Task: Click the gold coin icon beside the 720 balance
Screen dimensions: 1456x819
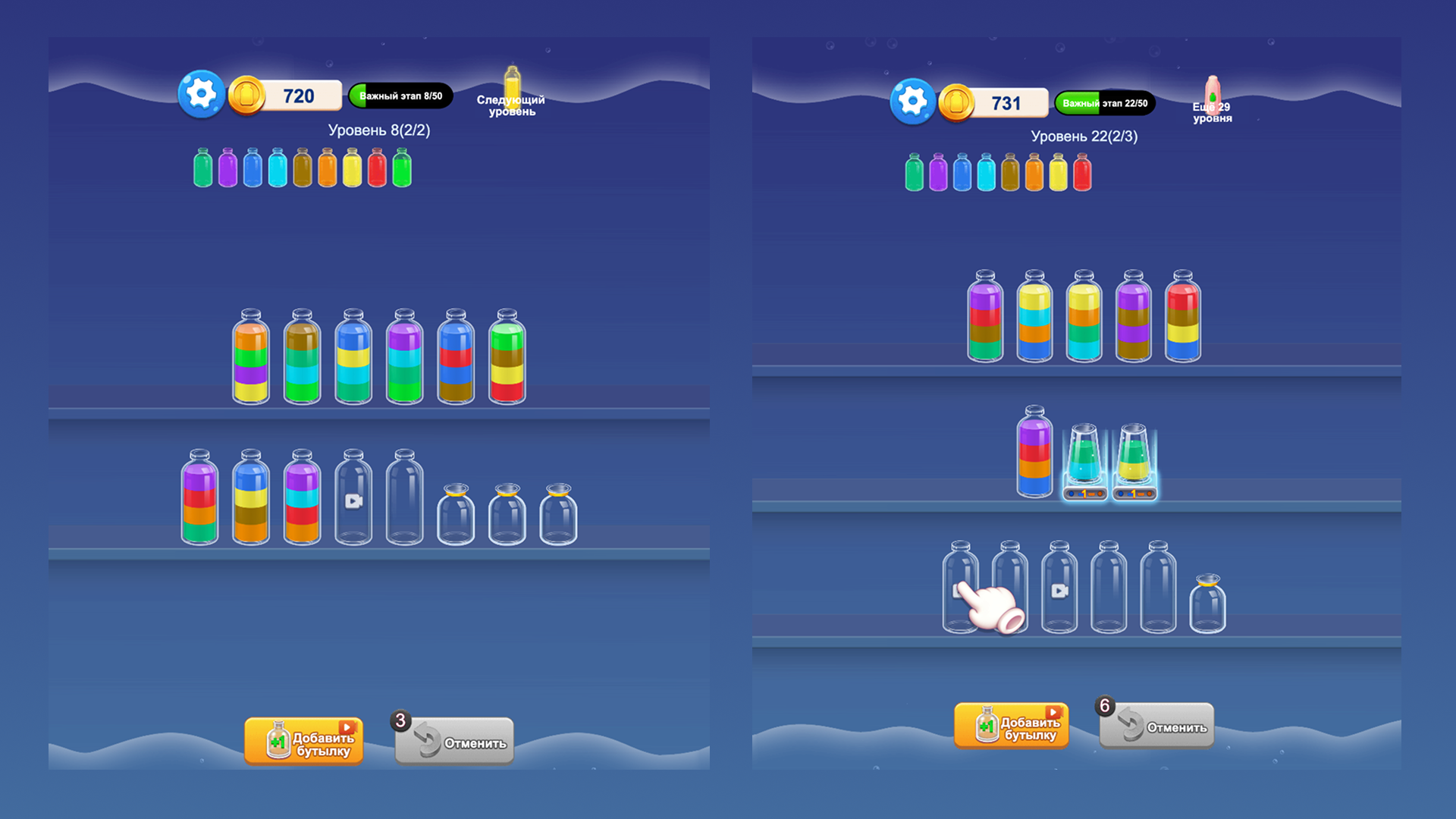Action: tap(248, 96)
